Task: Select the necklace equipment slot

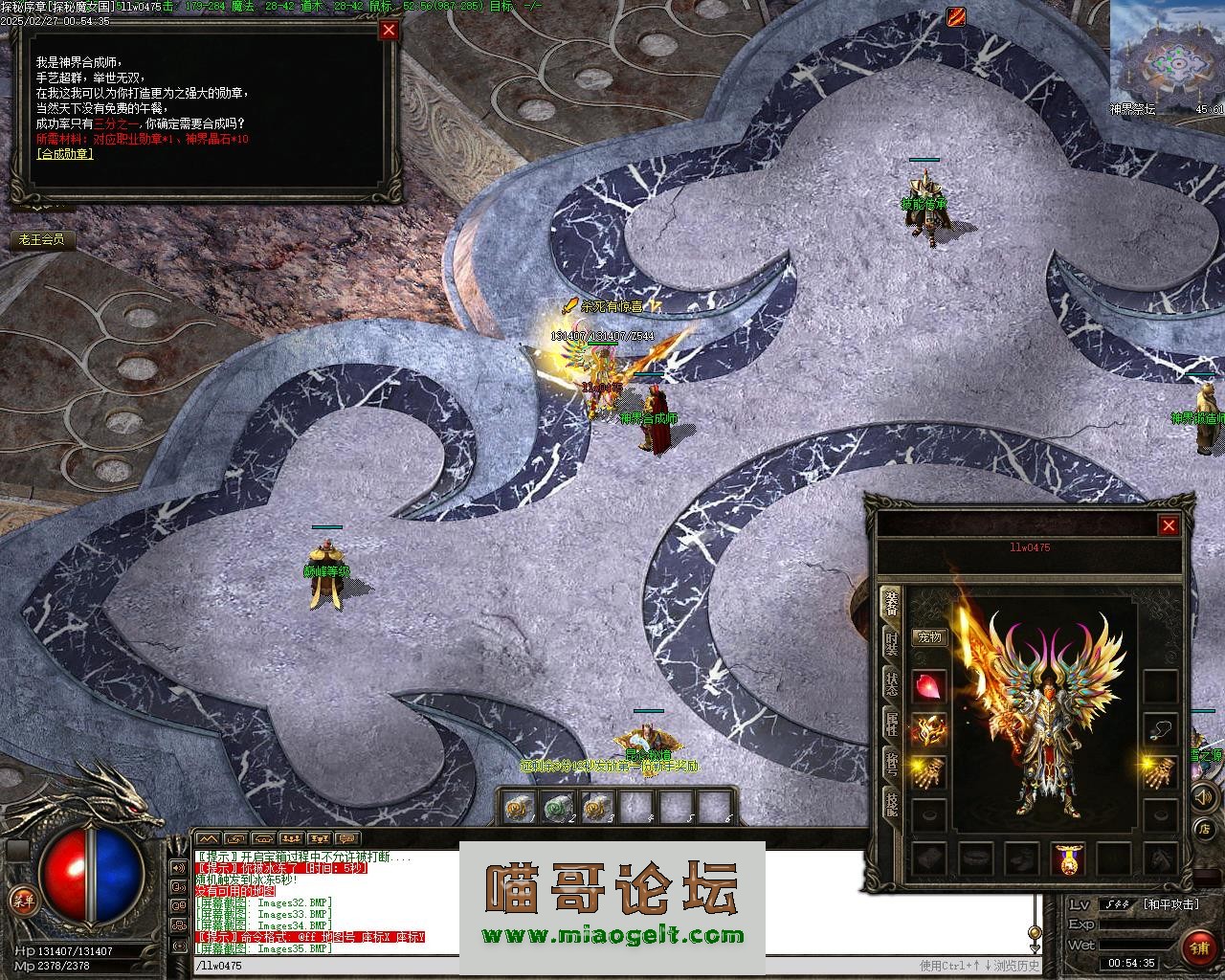Action: click(1161, 729)
